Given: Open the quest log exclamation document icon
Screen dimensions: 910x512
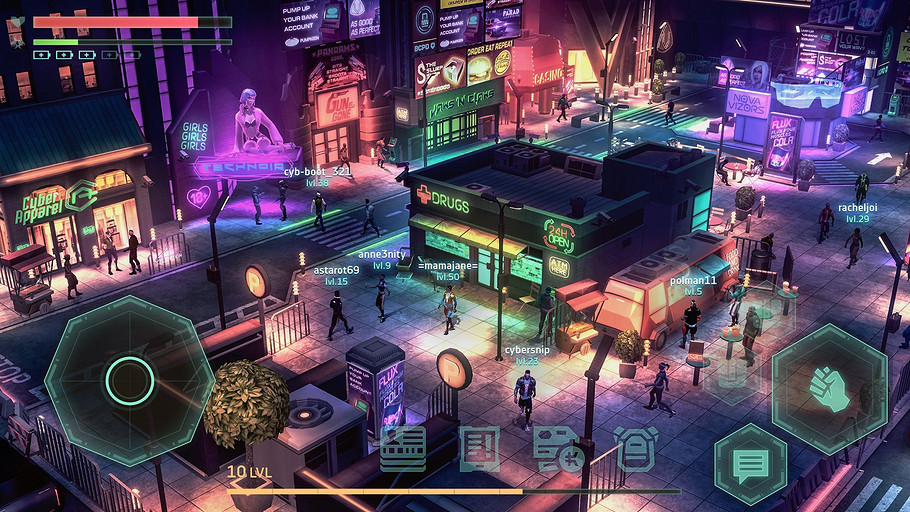Looking at the screenshot, I should [480, 449].
